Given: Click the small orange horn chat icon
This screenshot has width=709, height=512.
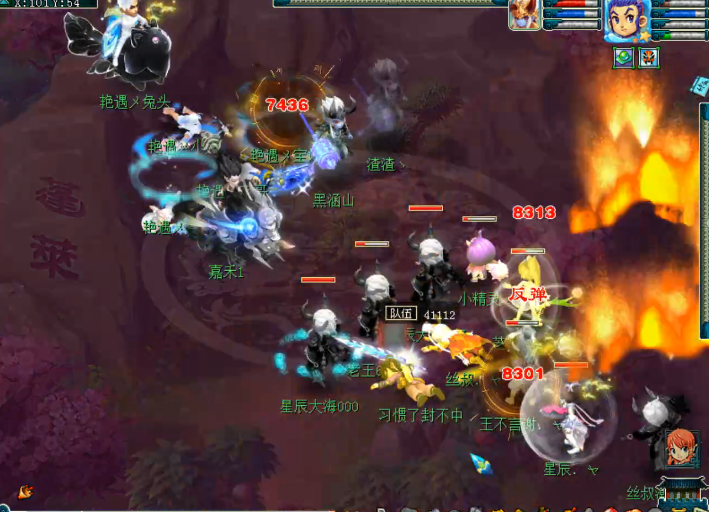Looking at the screenshot, I should coord(25,491).
